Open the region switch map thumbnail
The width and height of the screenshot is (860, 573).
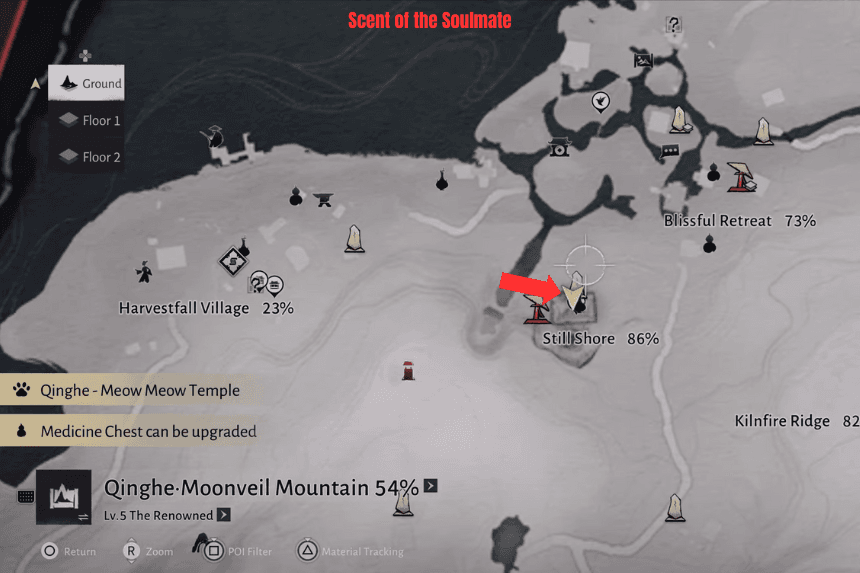[x=64, y=497]
